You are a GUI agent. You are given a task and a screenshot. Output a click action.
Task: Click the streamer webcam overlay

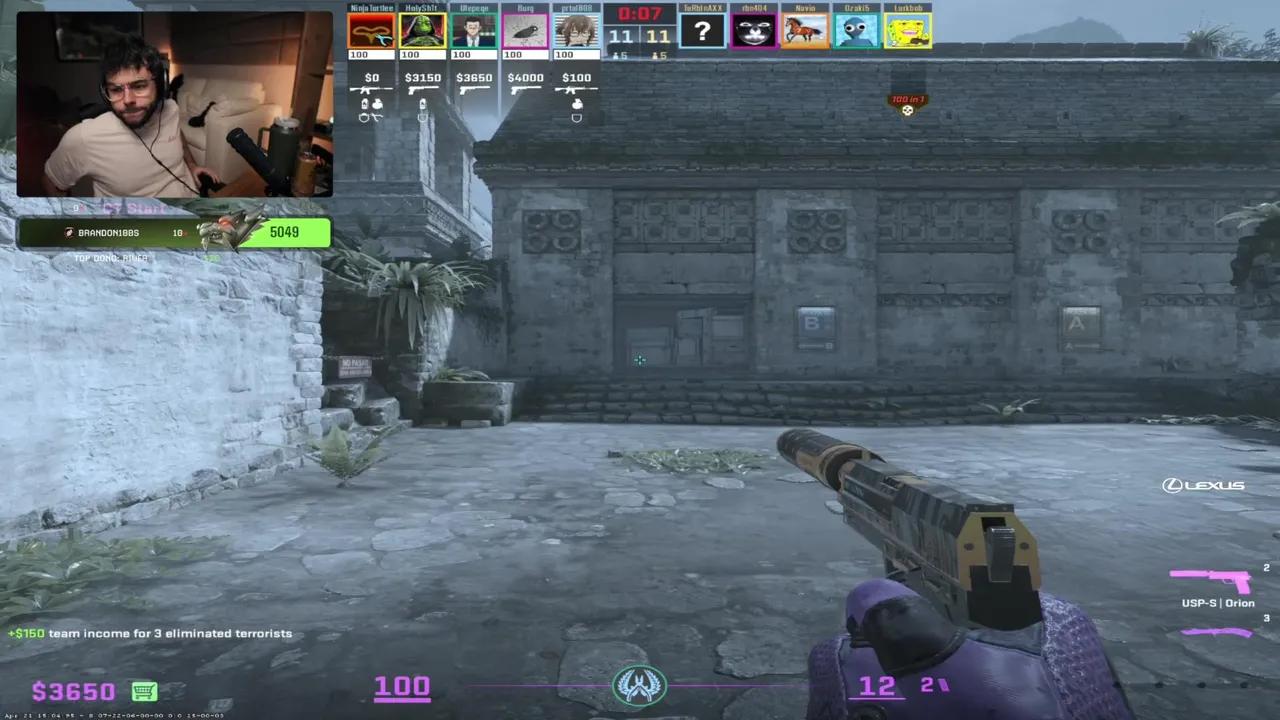175,105
